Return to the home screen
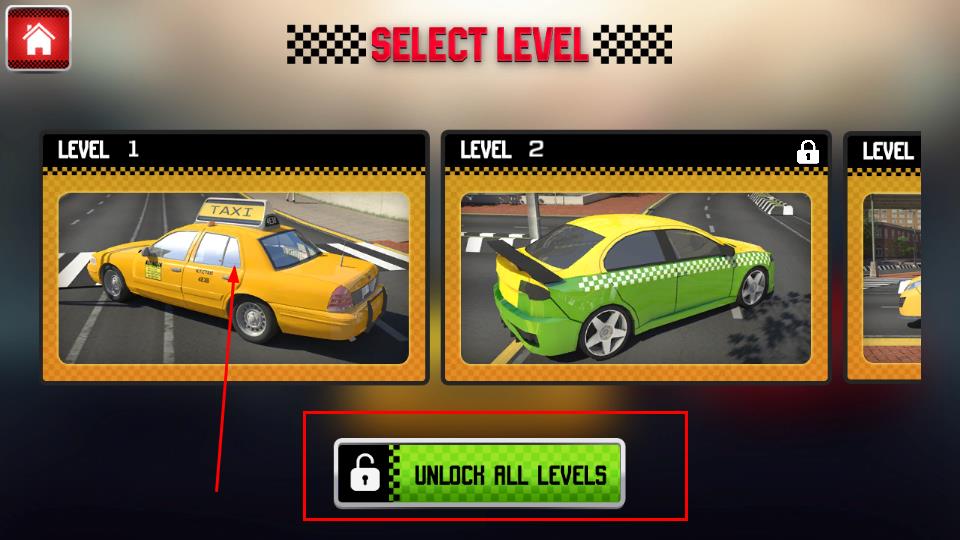This screenshot has height=540, width=960. coord(38,38)
